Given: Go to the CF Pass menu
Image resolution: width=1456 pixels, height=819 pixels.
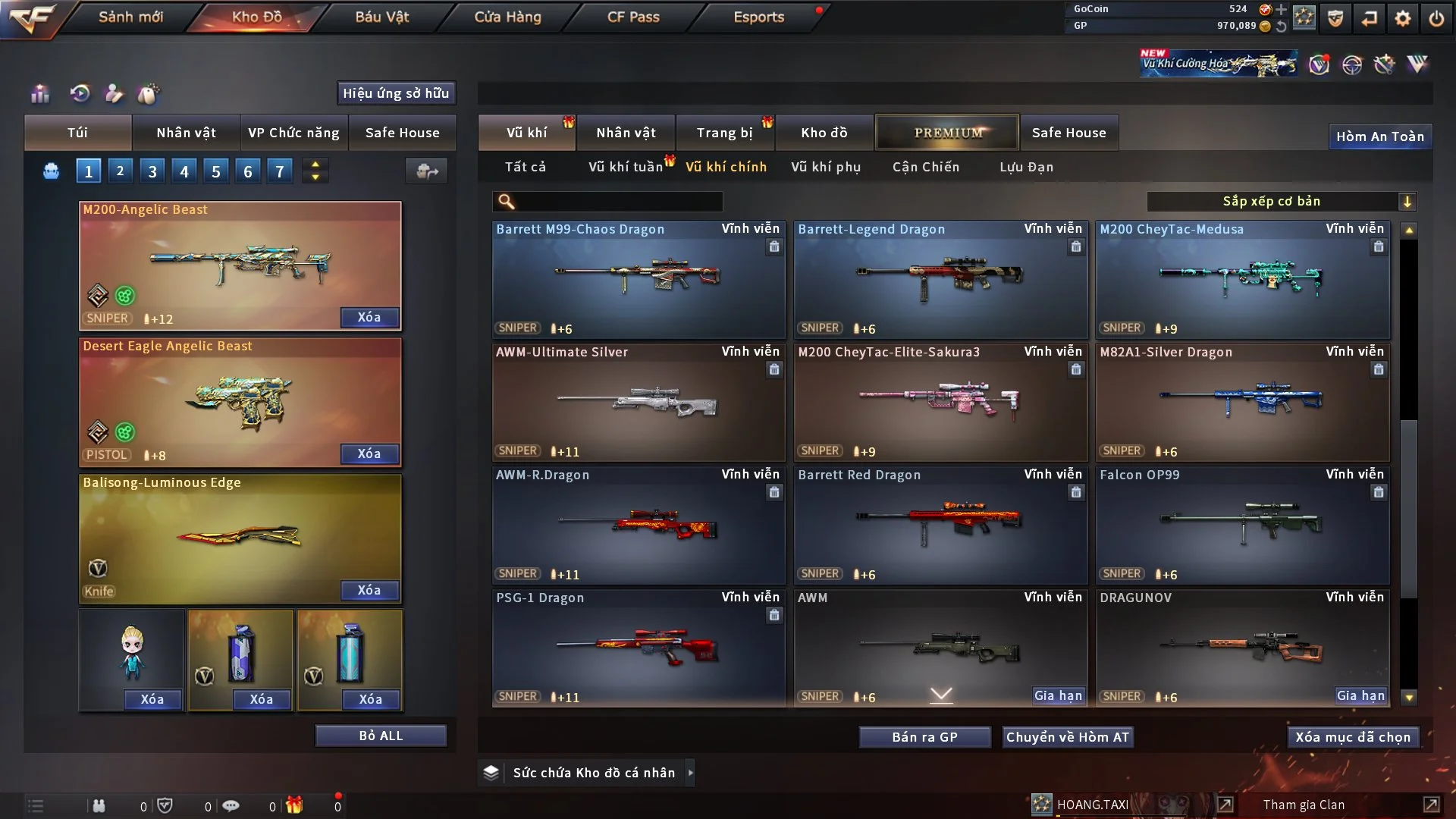Looking at the screenshot, I should (633, 17).
